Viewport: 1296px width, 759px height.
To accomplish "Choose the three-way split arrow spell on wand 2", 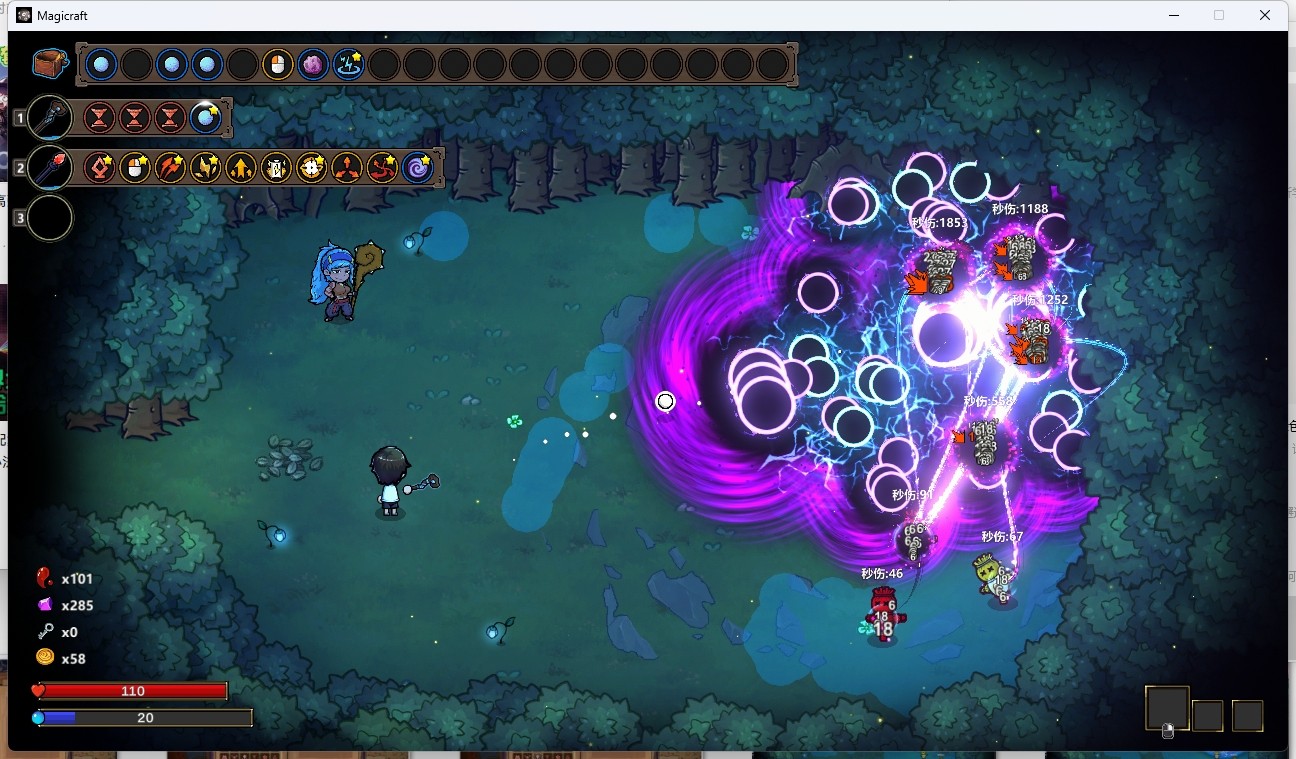I will point(347,167).
